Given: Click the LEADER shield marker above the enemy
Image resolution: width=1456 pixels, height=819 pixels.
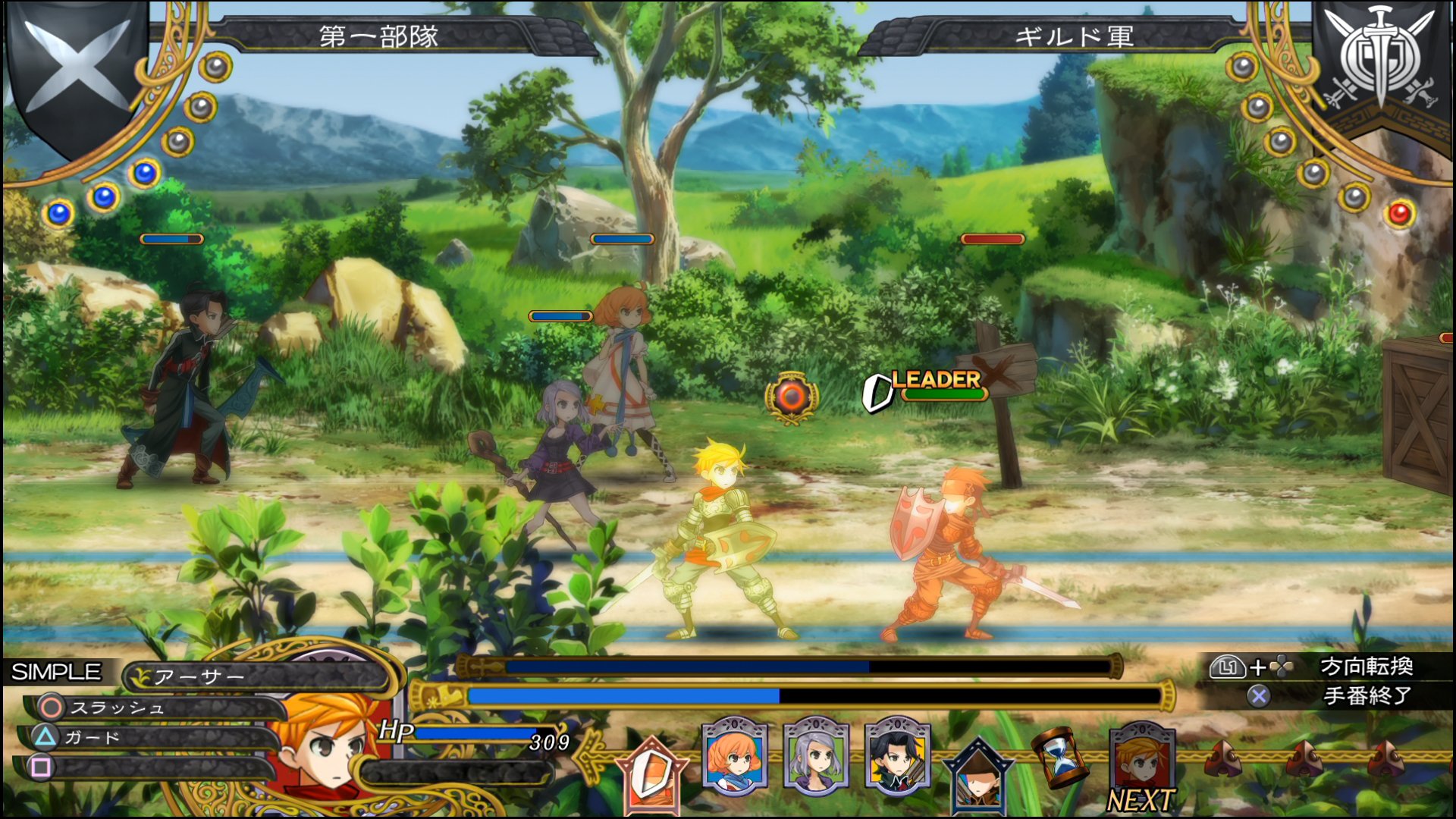Looking at the screenshot, I should click(879, 394).
